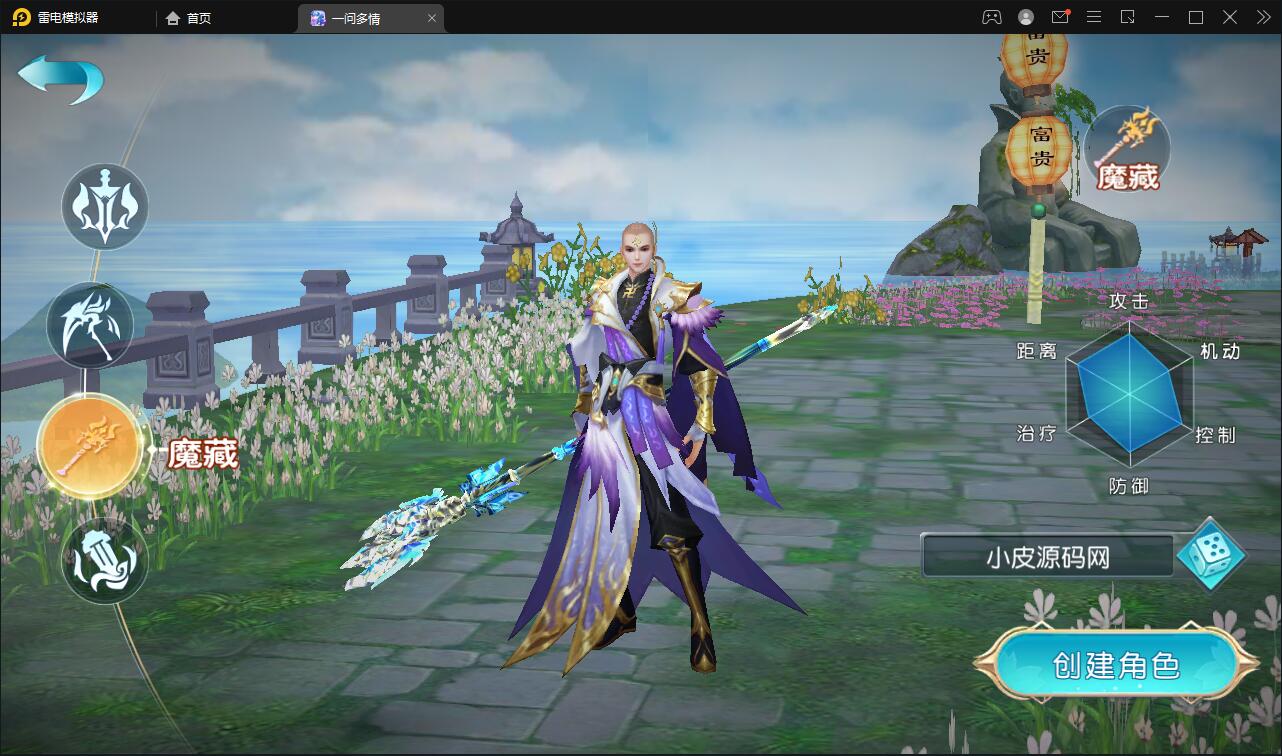Minimize the emulator window
This screenshot has width=1282, height=756.
tap(1161, 17)
